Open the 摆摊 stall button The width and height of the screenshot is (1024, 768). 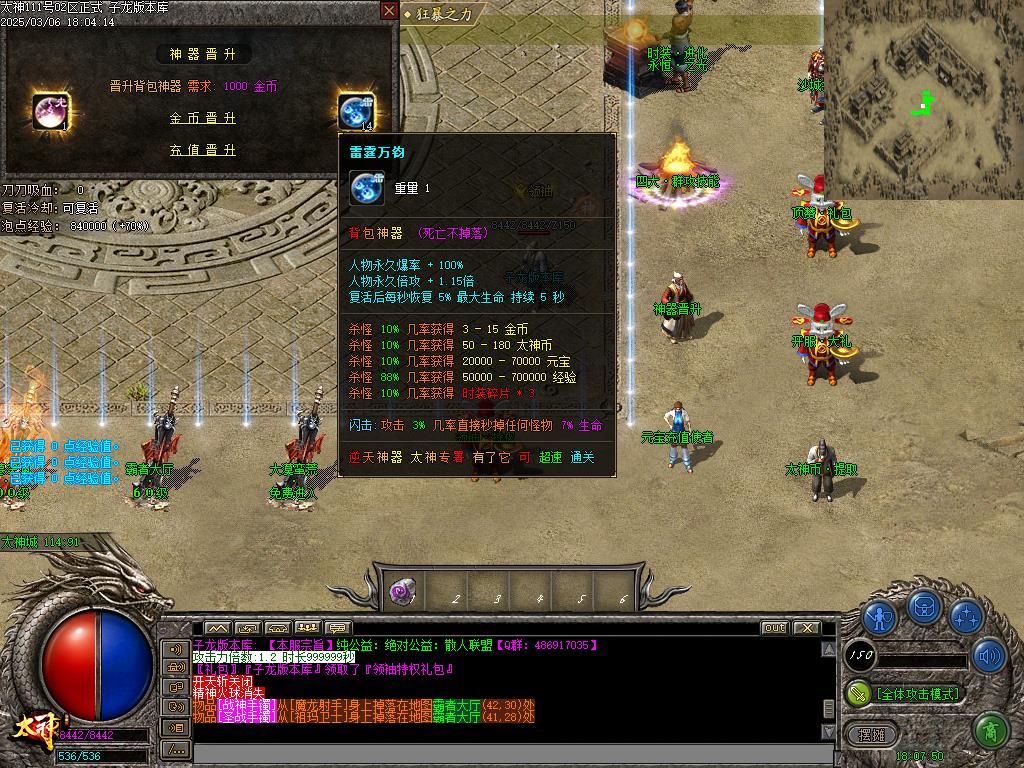(x=872, y=734)
